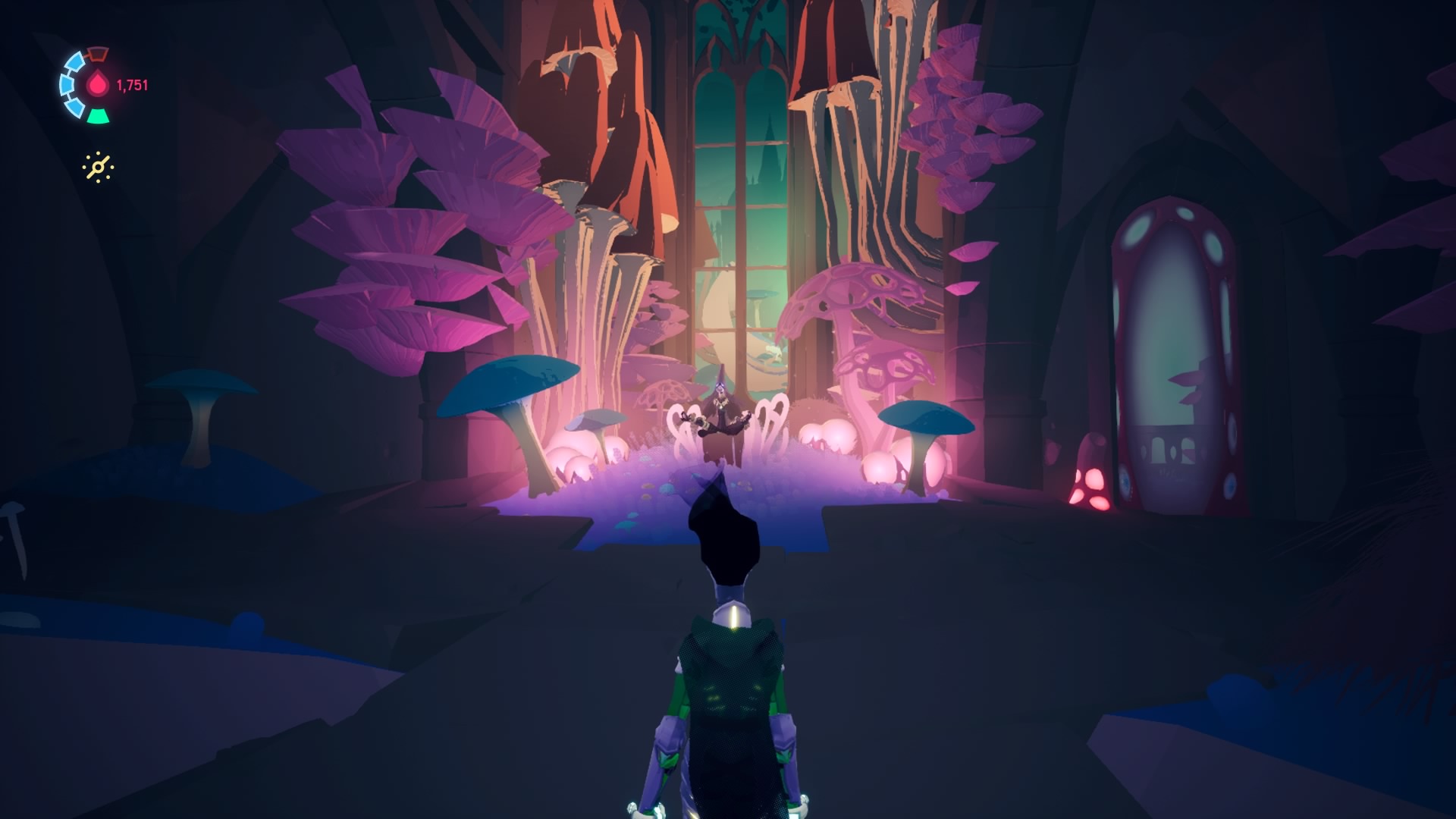Click the red helmet icon atop the wheel
Viewport: 1456px width, 819px height.
click(97, 54)
